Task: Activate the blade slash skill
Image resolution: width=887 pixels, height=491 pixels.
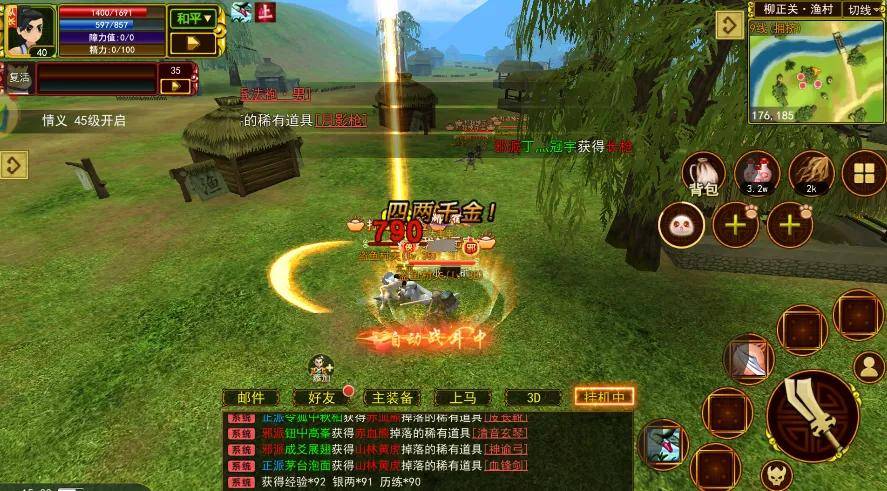Action: [x=750, y=357]
